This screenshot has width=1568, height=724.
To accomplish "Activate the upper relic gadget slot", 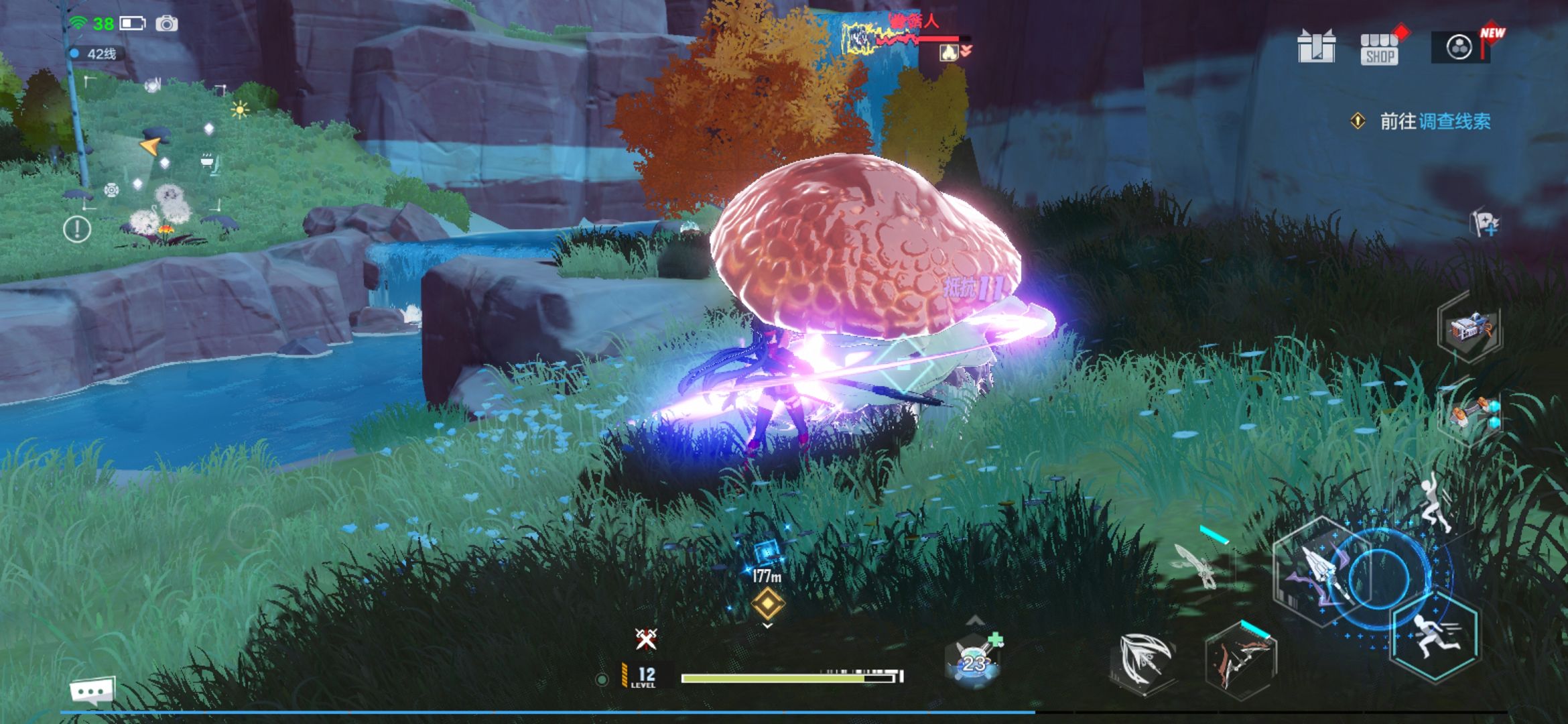I will [1470, 328].
